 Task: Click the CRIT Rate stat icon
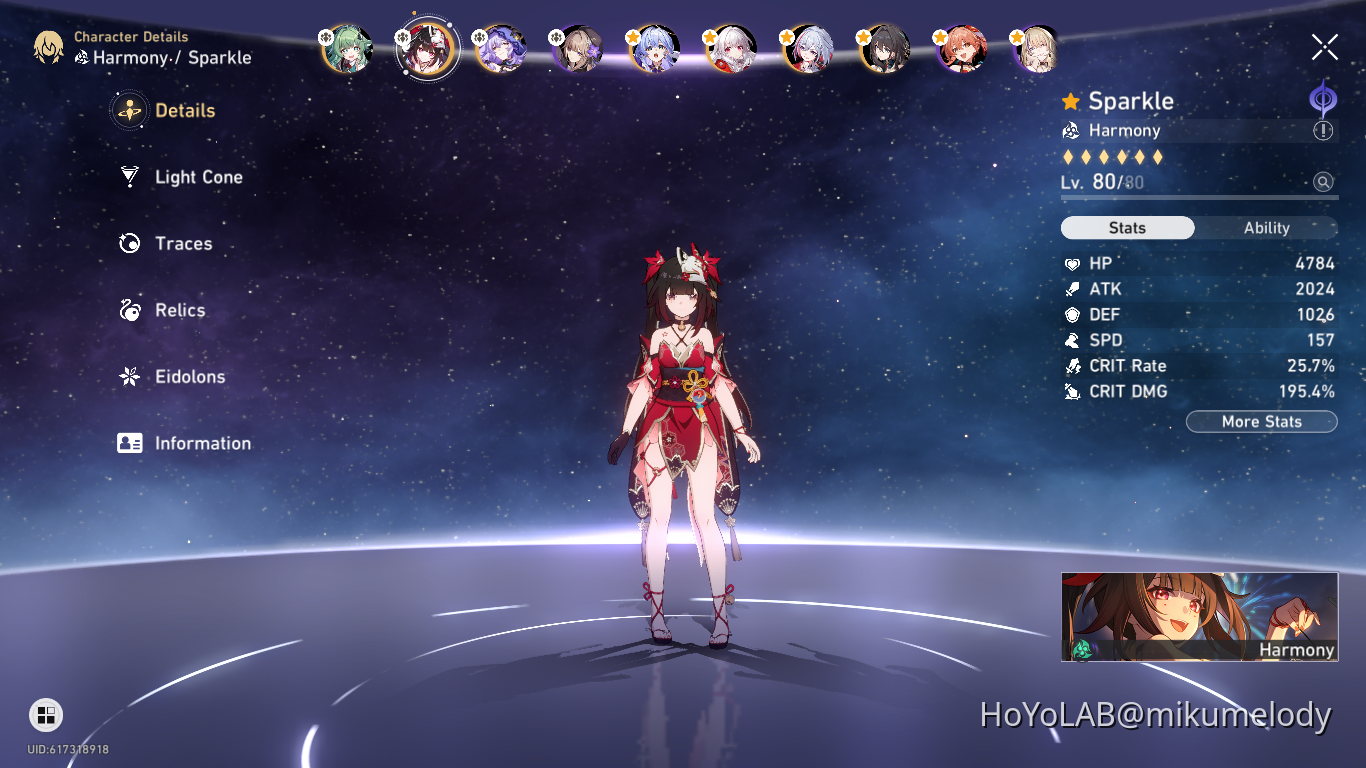(x=1071, y=366)
